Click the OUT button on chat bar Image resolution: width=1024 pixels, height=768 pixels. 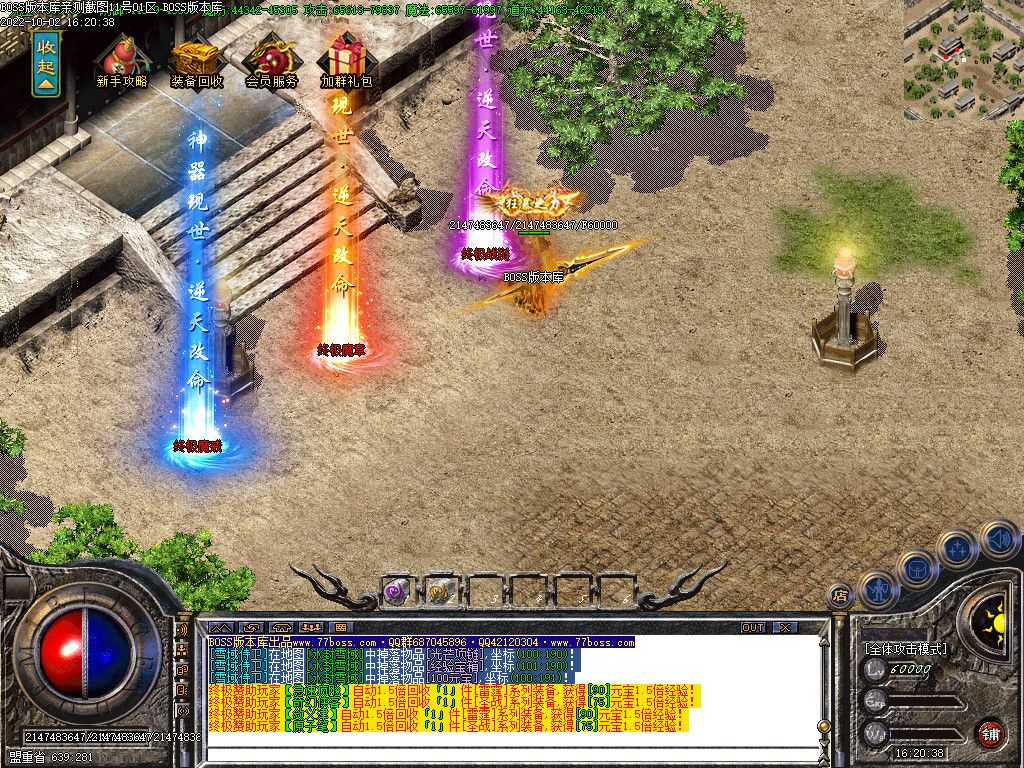pyautogui.click(x=753, y=627)
